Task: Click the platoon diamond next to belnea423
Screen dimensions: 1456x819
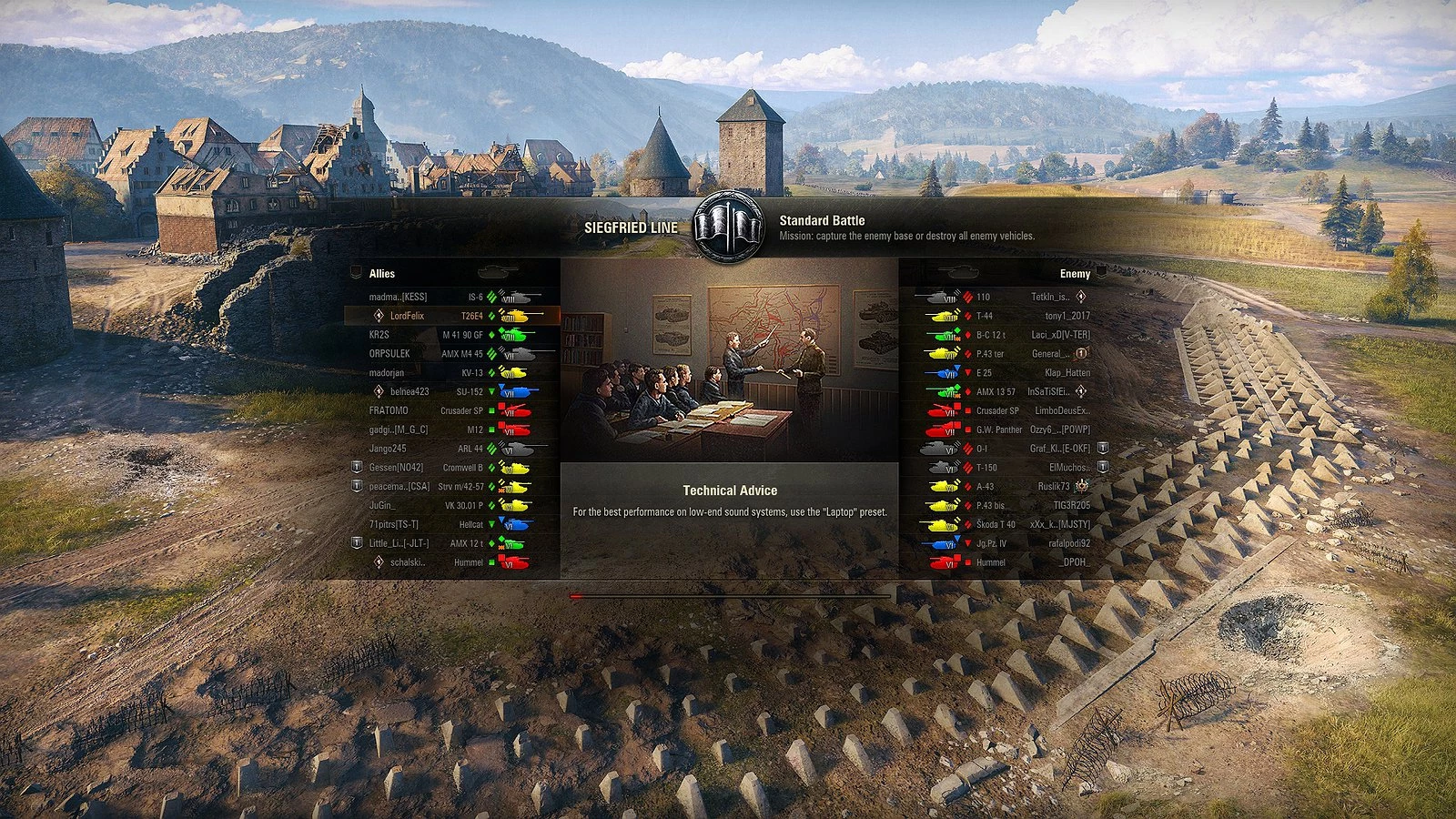Action: 379,391
